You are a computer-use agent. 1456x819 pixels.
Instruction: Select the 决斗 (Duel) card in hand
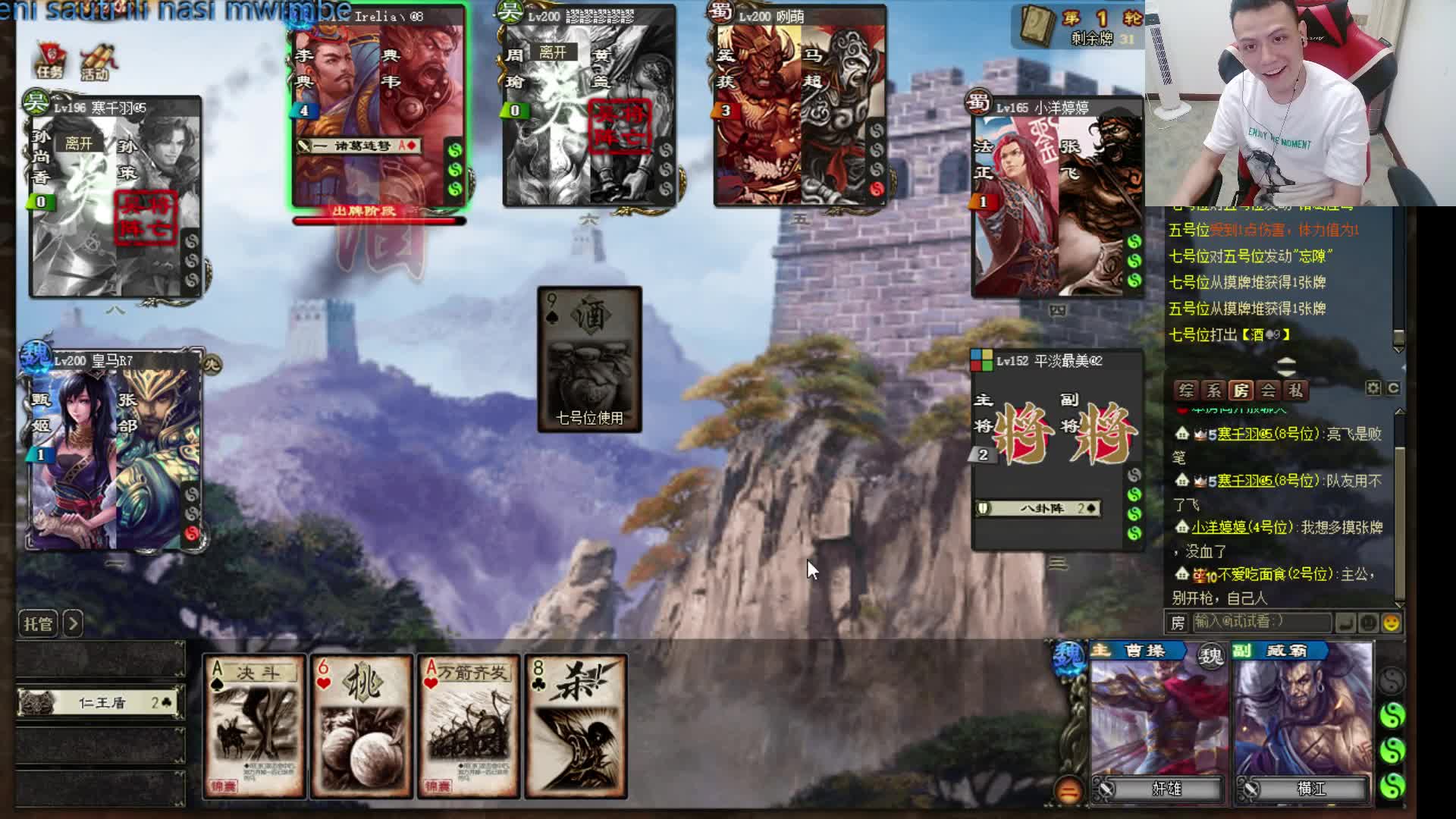254,726
